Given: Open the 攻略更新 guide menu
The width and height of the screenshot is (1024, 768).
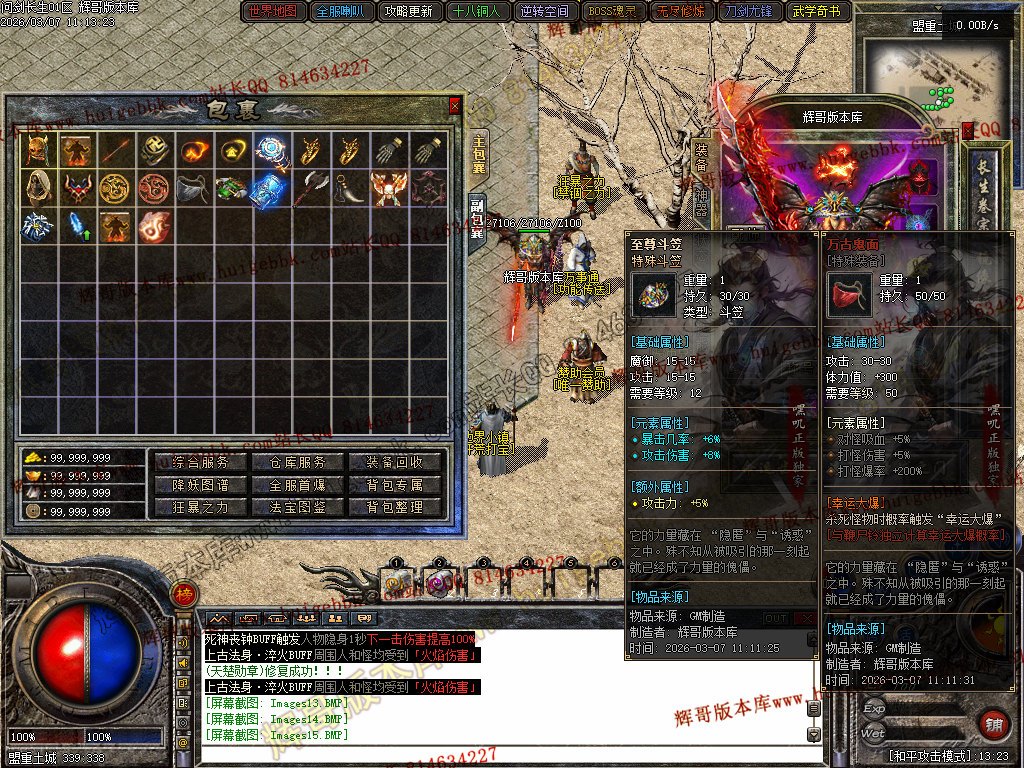Looking at the screenshot, I should [410, 12].
